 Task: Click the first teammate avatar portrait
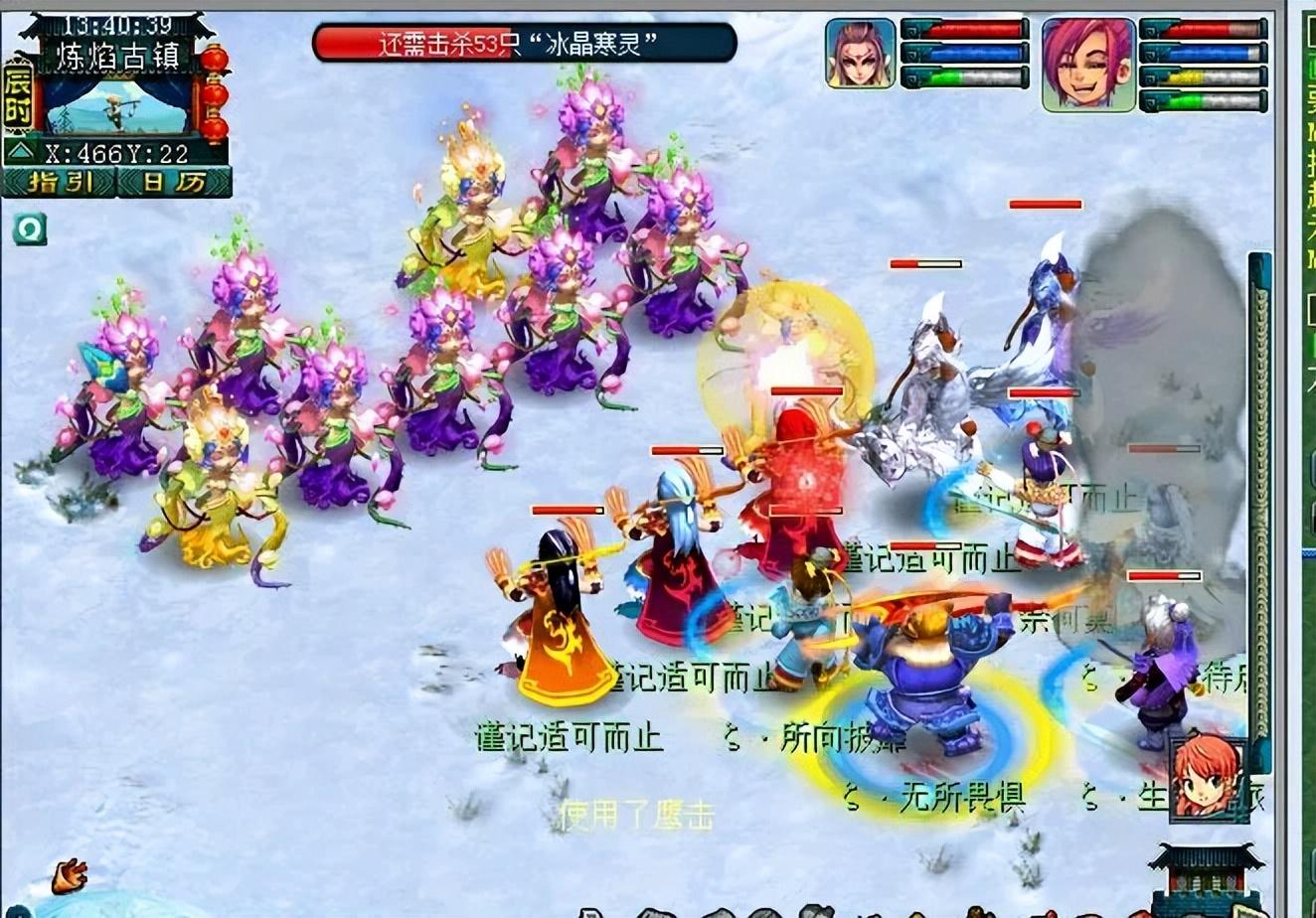[x=859, y=53]
